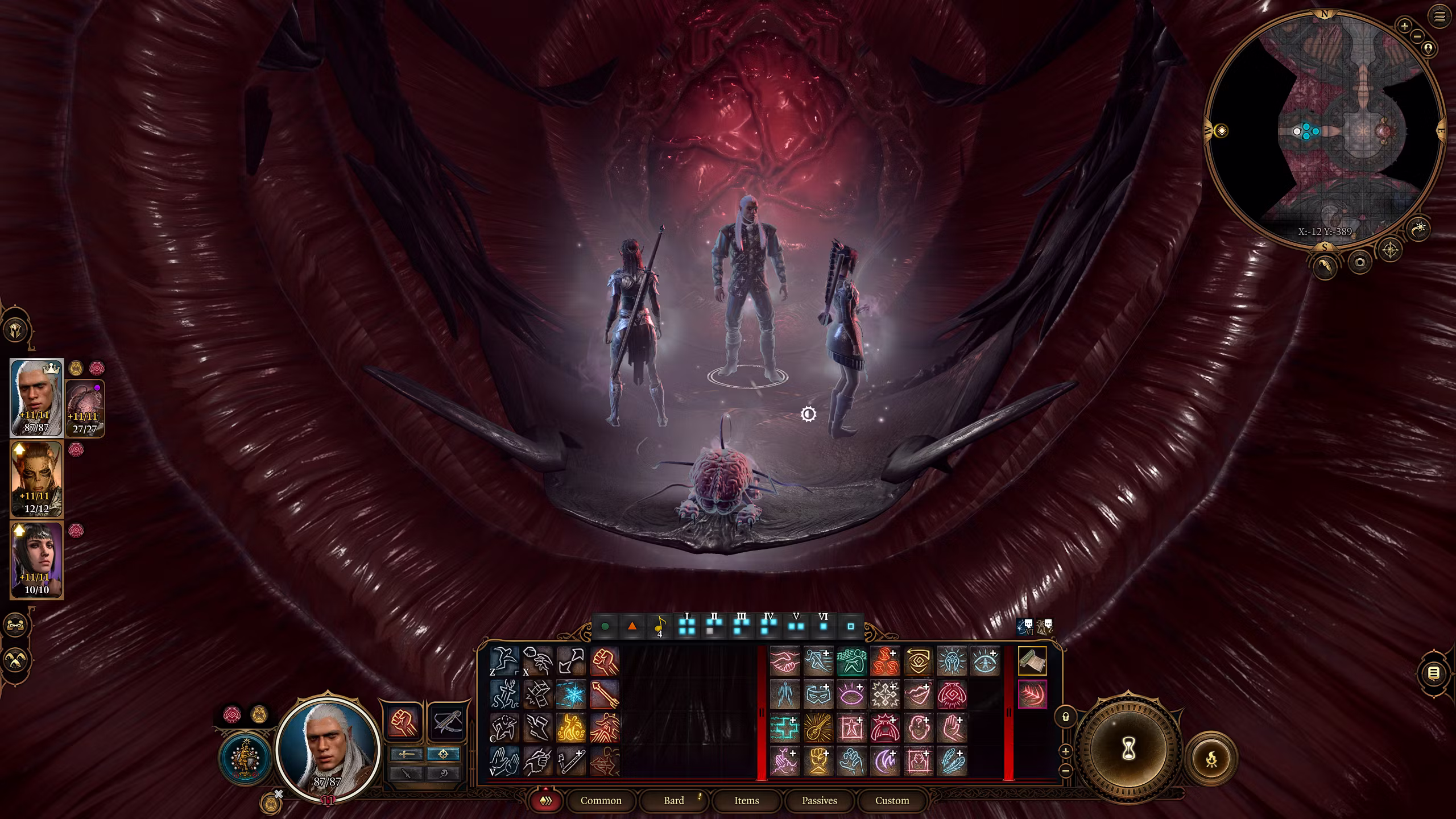Select the Passives hotbar tab
Viewport: 1456px width, 819px height.
tap(819, 800)
